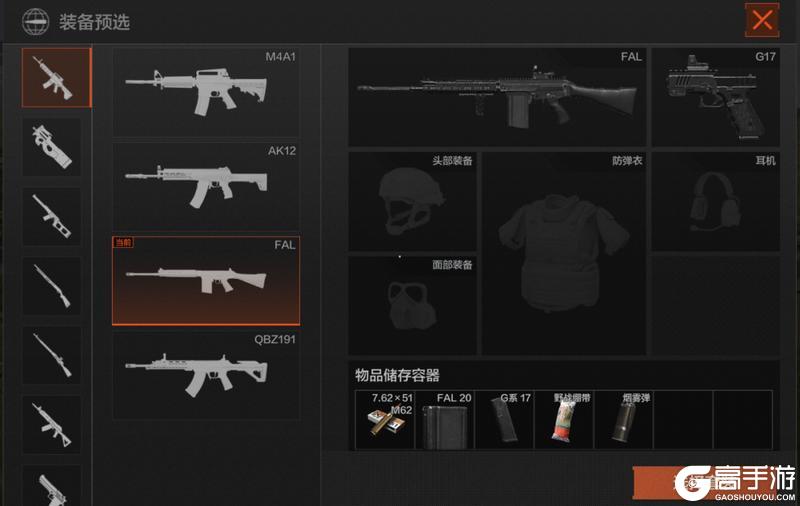The height and width of the screenshot is (506, 800).
Task: Choose the AK12 rifle preset
Action: point(206,185)
